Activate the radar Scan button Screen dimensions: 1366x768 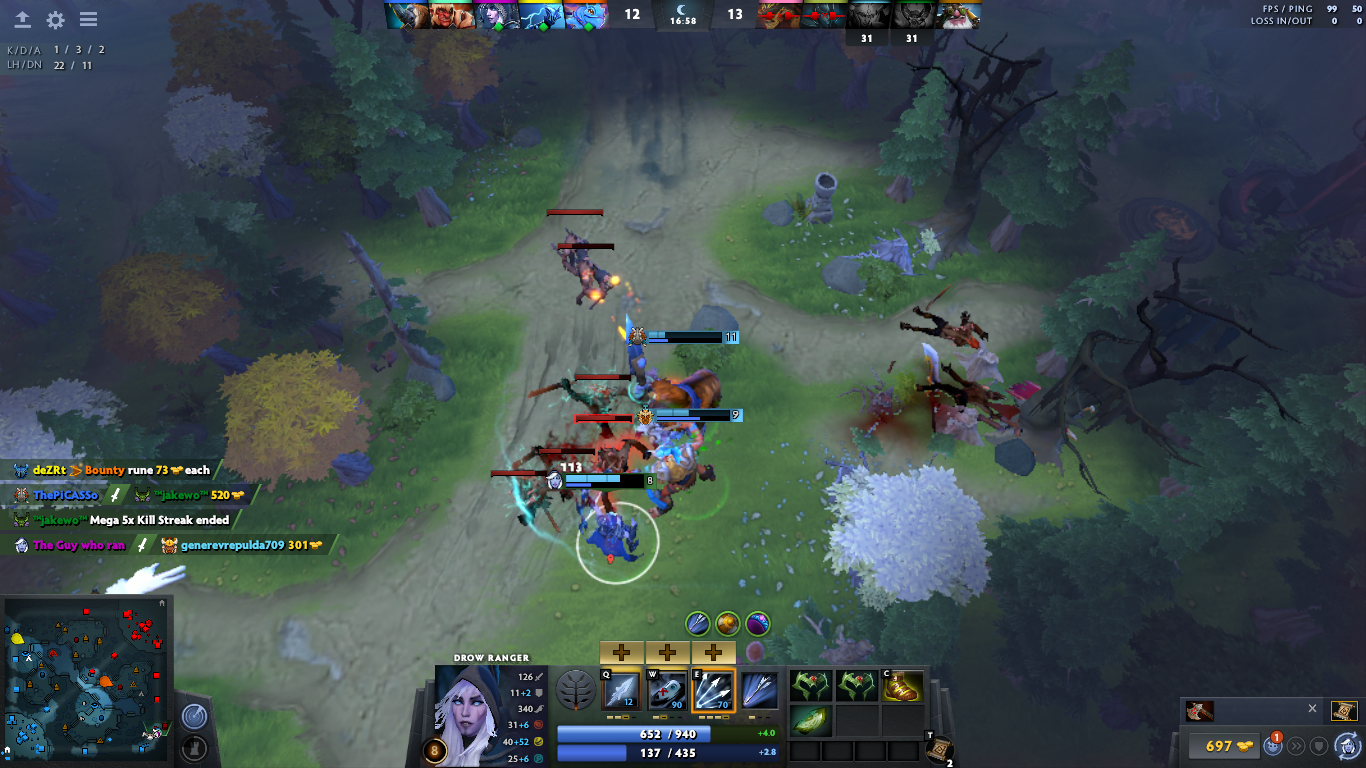tap(194, 717)
